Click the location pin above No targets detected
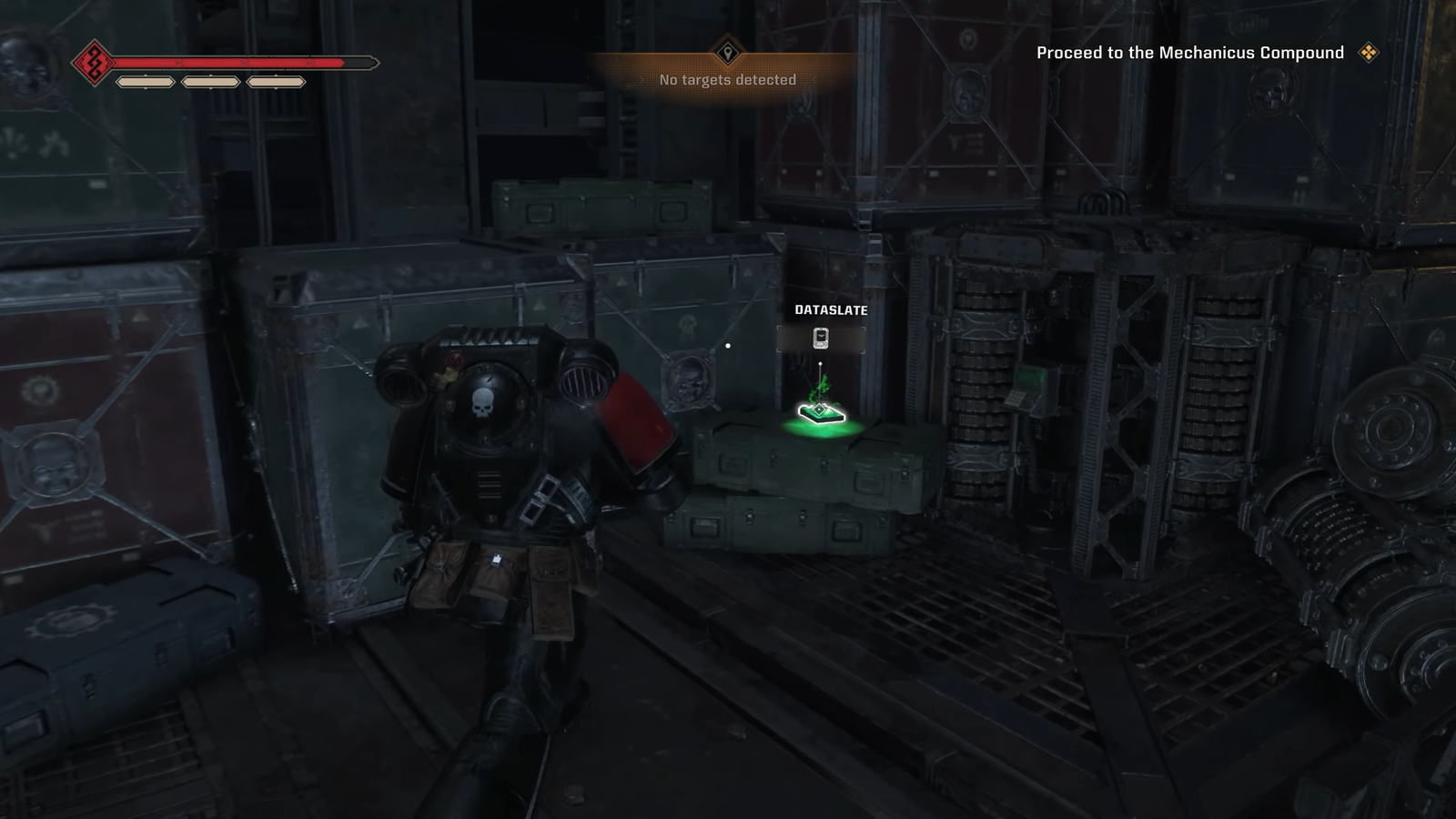 (727, 52)
